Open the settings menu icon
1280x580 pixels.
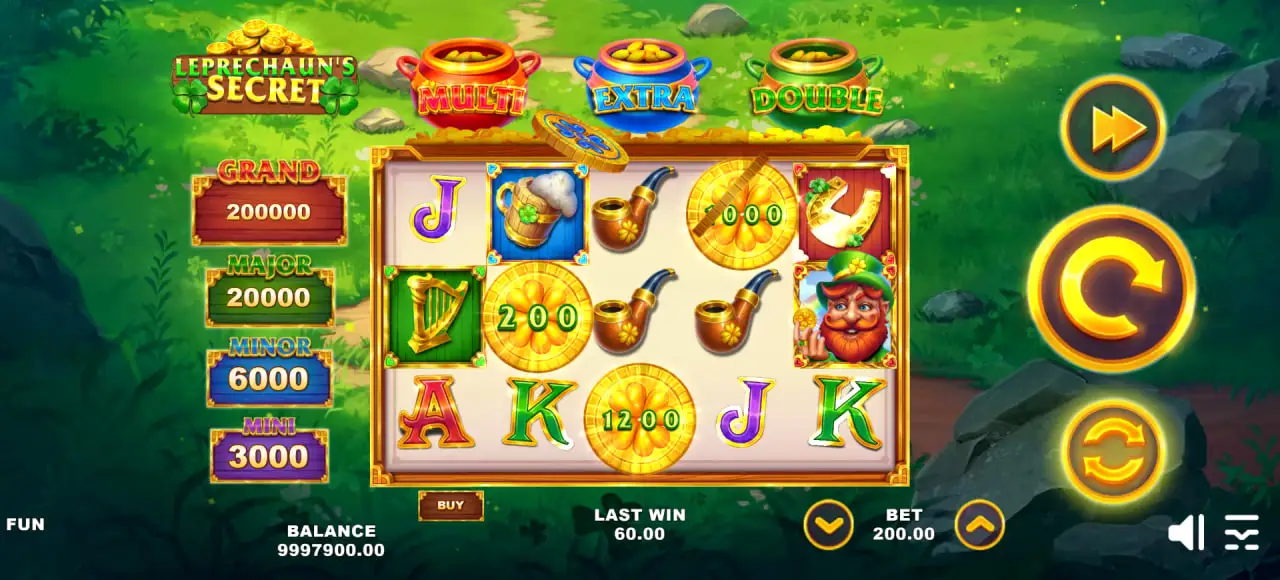pos(1242,532)
